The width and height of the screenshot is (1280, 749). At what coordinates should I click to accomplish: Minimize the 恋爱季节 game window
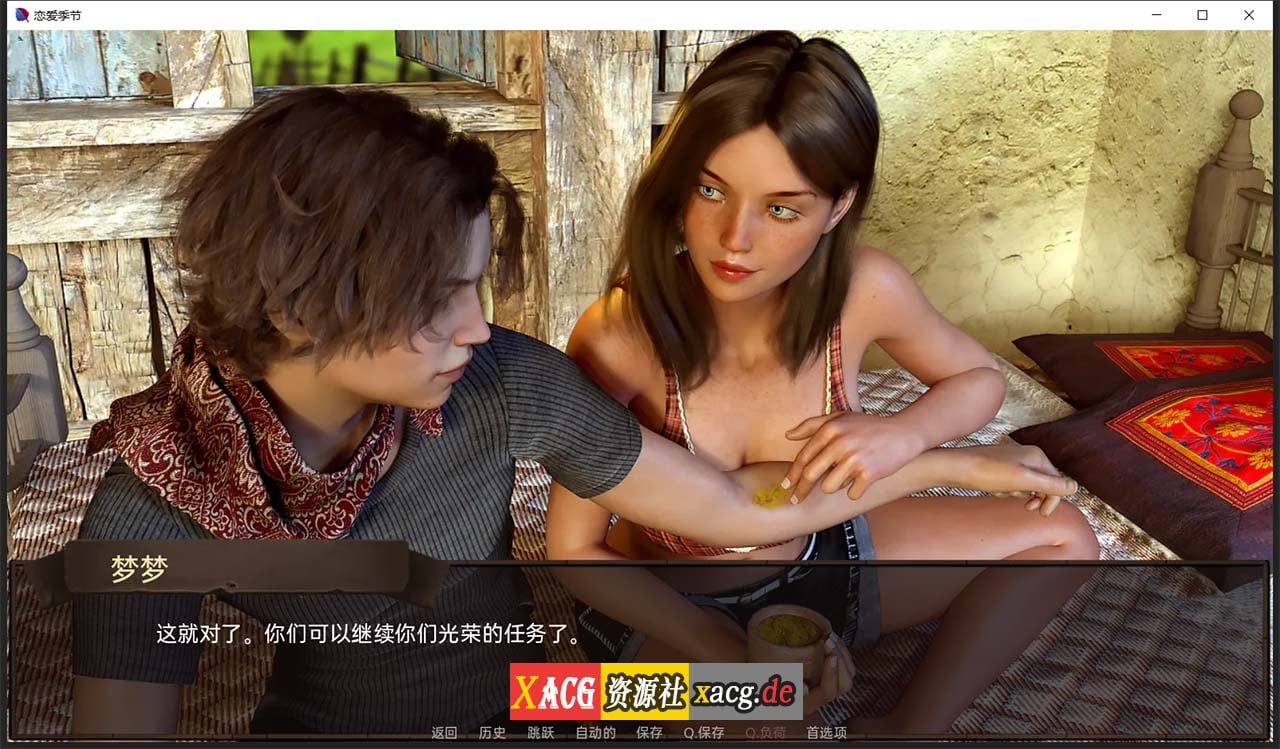[1155, 15]
